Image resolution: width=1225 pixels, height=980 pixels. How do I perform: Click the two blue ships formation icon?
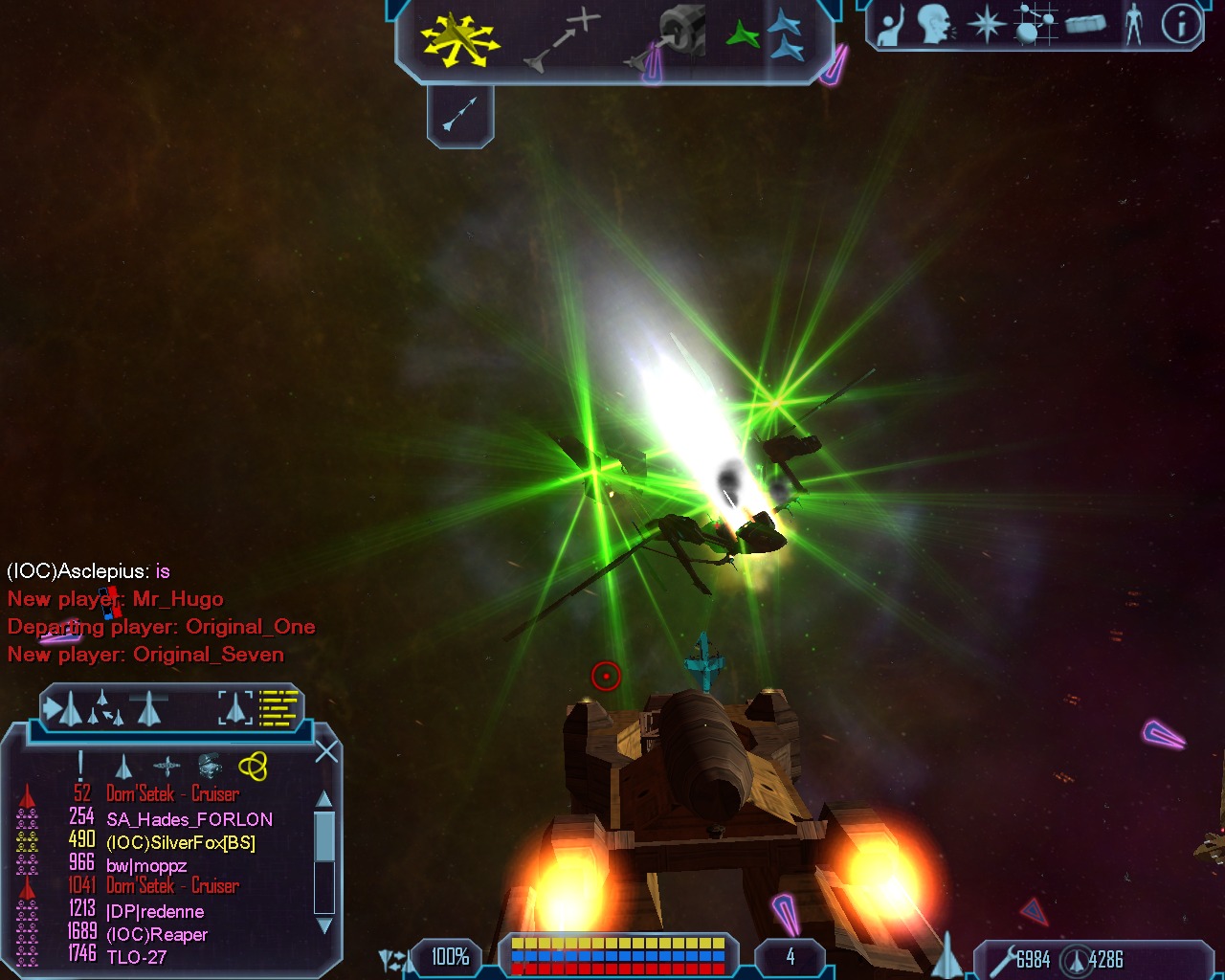click(787, 36)
